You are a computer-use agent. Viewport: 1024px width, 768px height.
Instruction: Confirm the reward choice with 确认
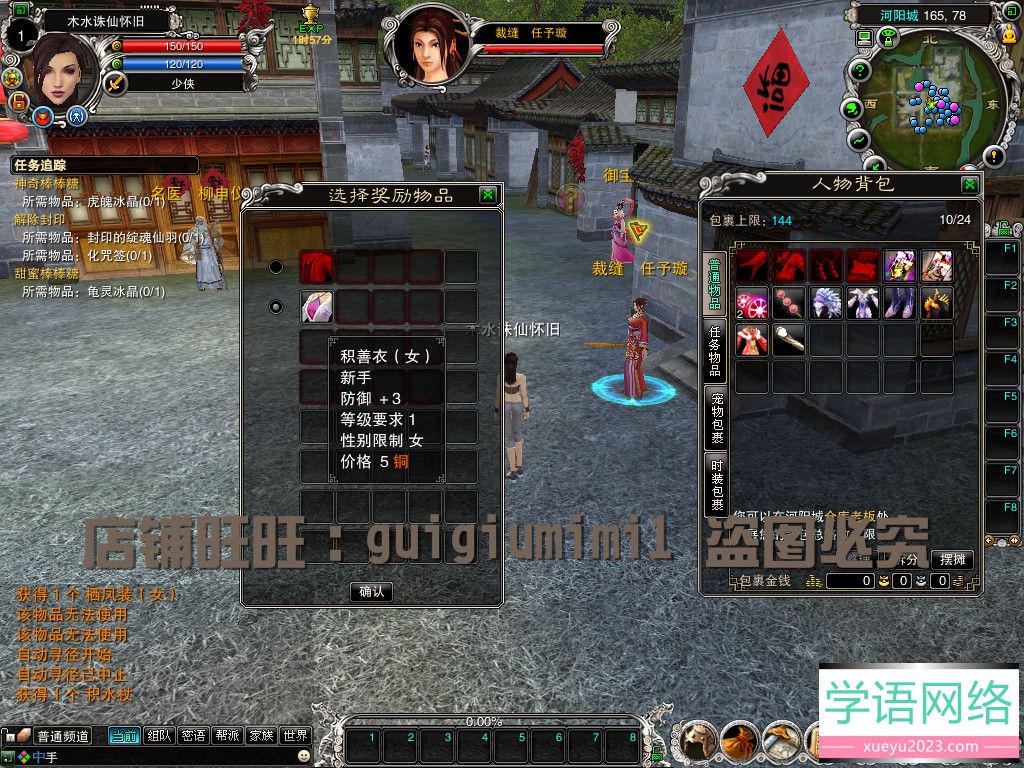click(371, 591)
